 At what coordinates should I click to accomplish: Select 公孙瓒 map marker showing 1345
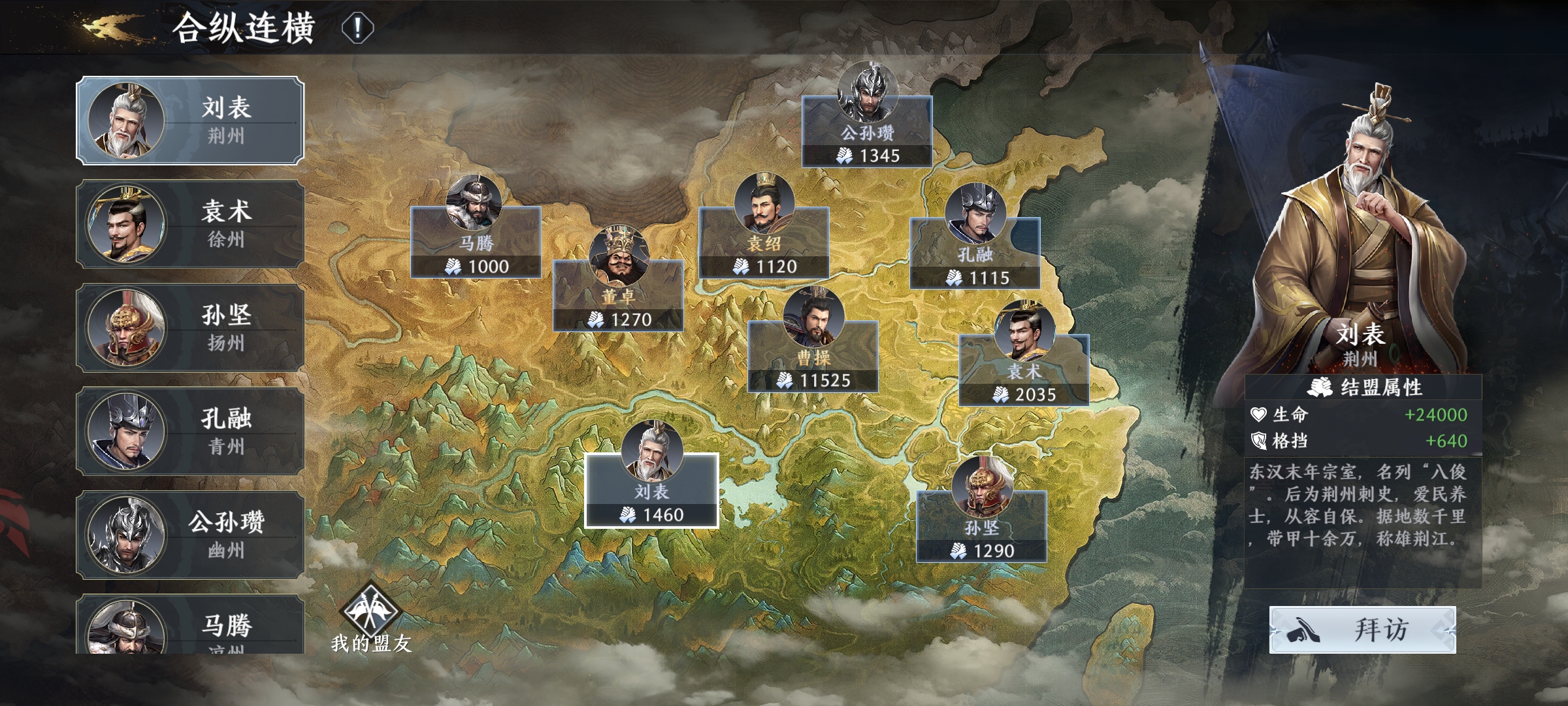tap(867, 131)
